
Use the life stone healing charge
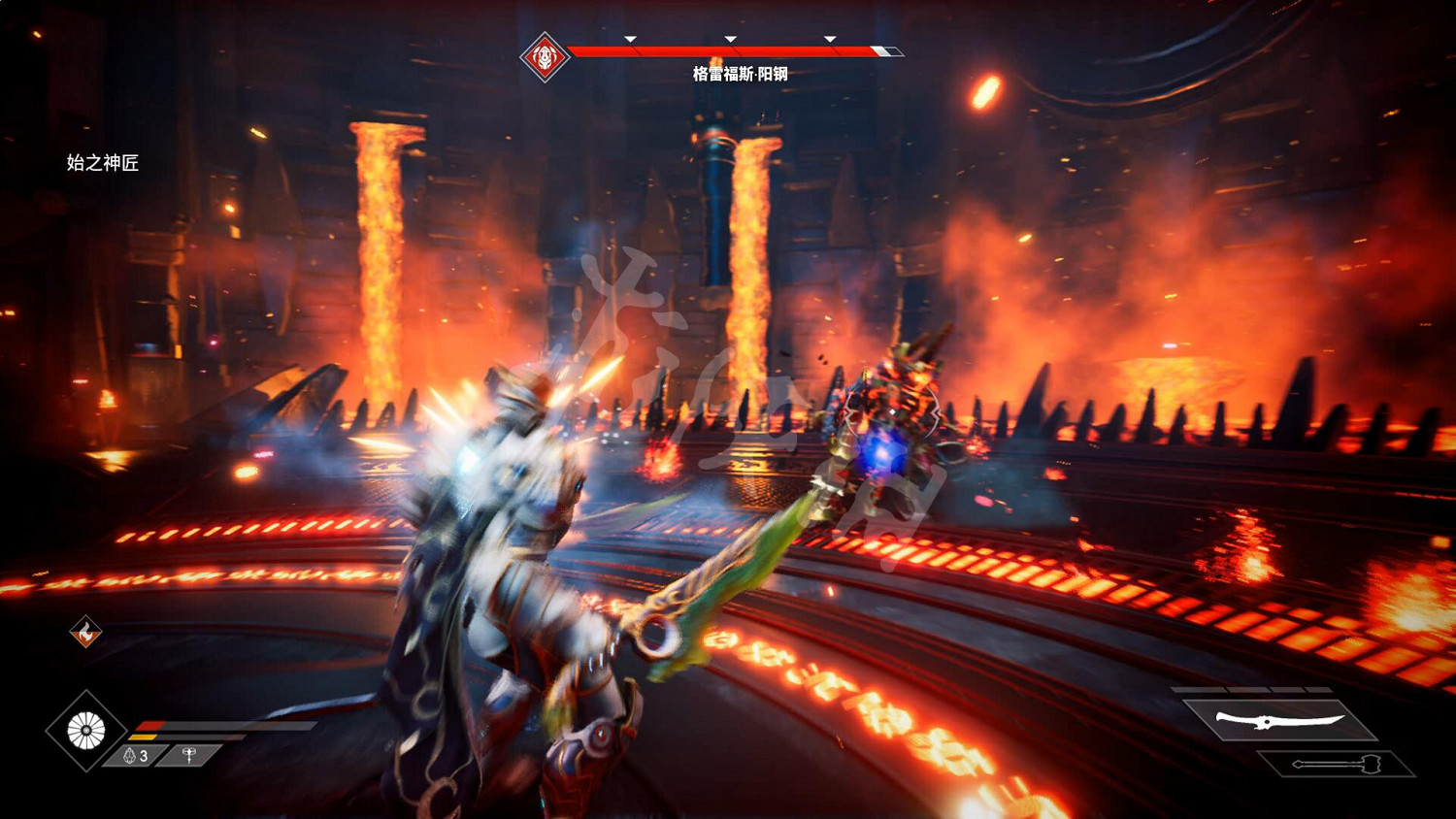point(136,756)
